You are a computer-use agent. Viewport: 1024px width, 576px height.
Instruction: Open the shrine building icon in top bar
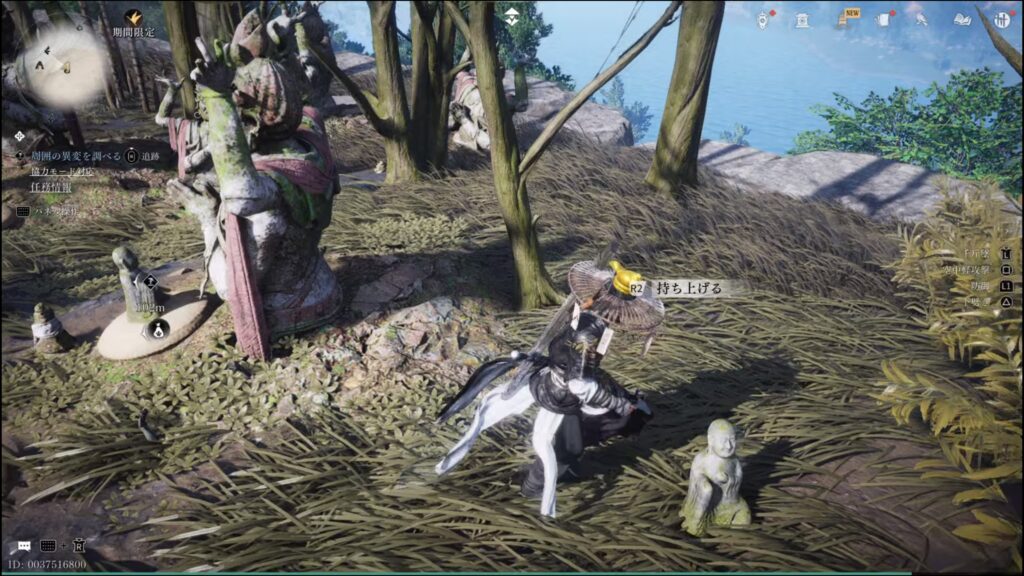(803, 19)
